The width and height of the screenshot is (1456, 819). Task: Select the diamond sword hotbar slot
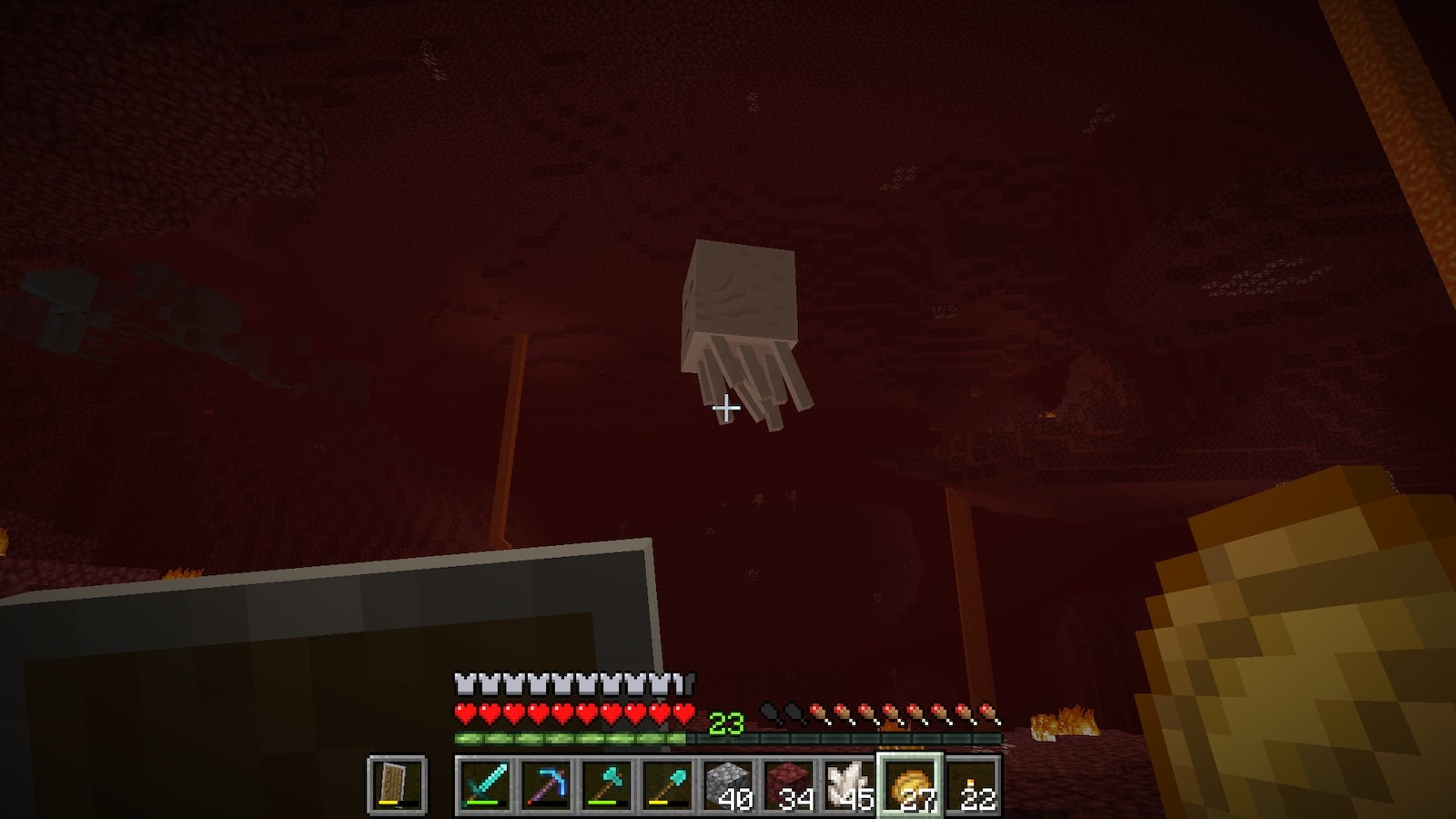click(x=483, y=784)
